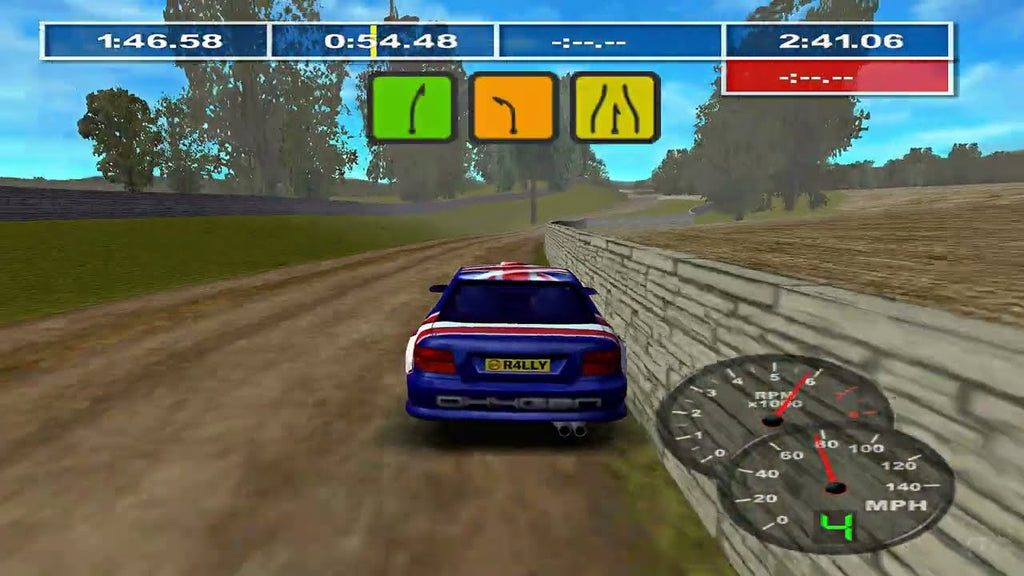This screenshot has width=1024, height=576.
Task: Click the green right-bend pace note icon
Action: (412, 108)
